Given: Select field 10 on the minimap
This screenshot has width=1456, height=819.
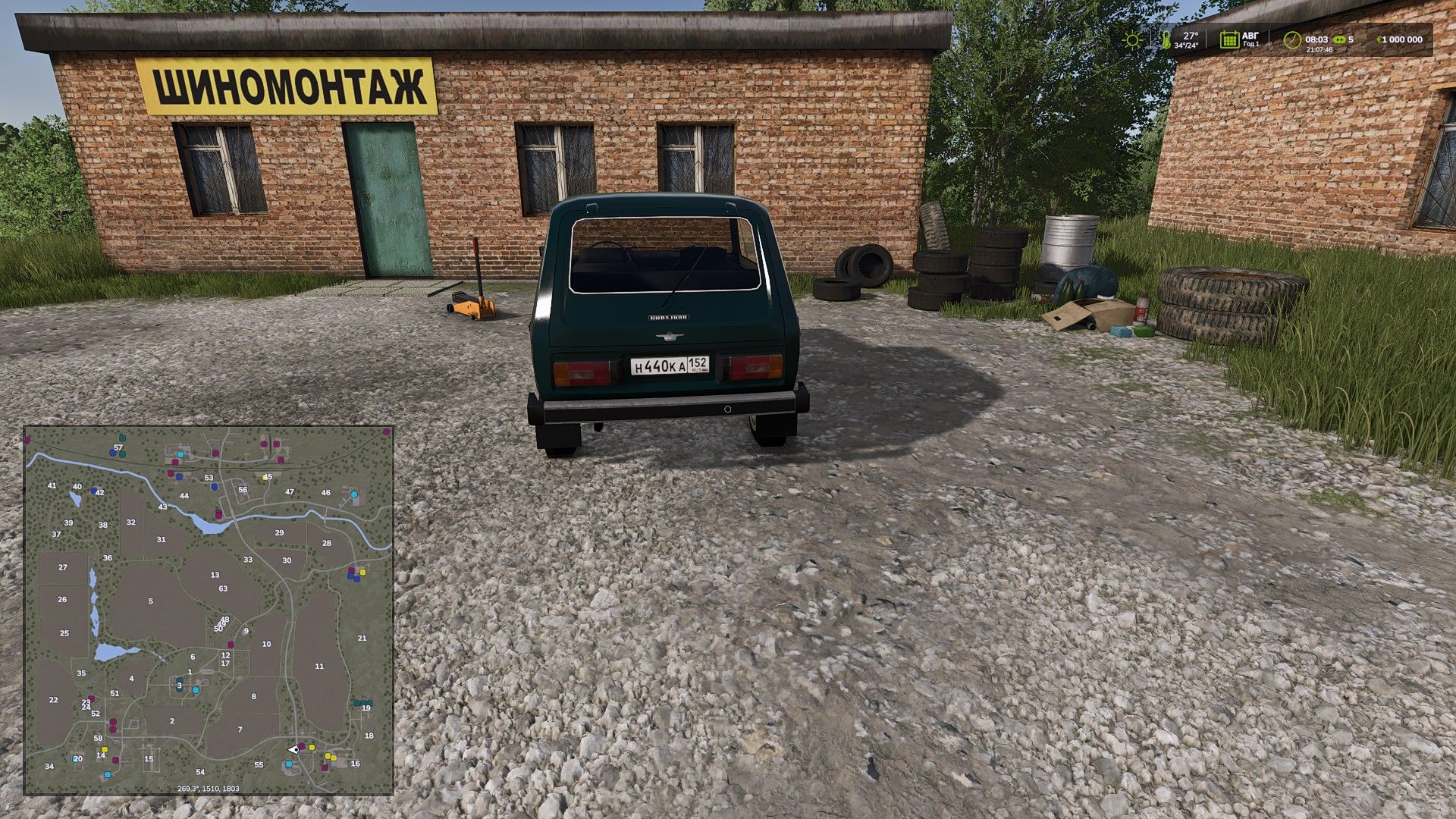Looking at the screenshot, I should pyautogui.click(x=266, y=645).
